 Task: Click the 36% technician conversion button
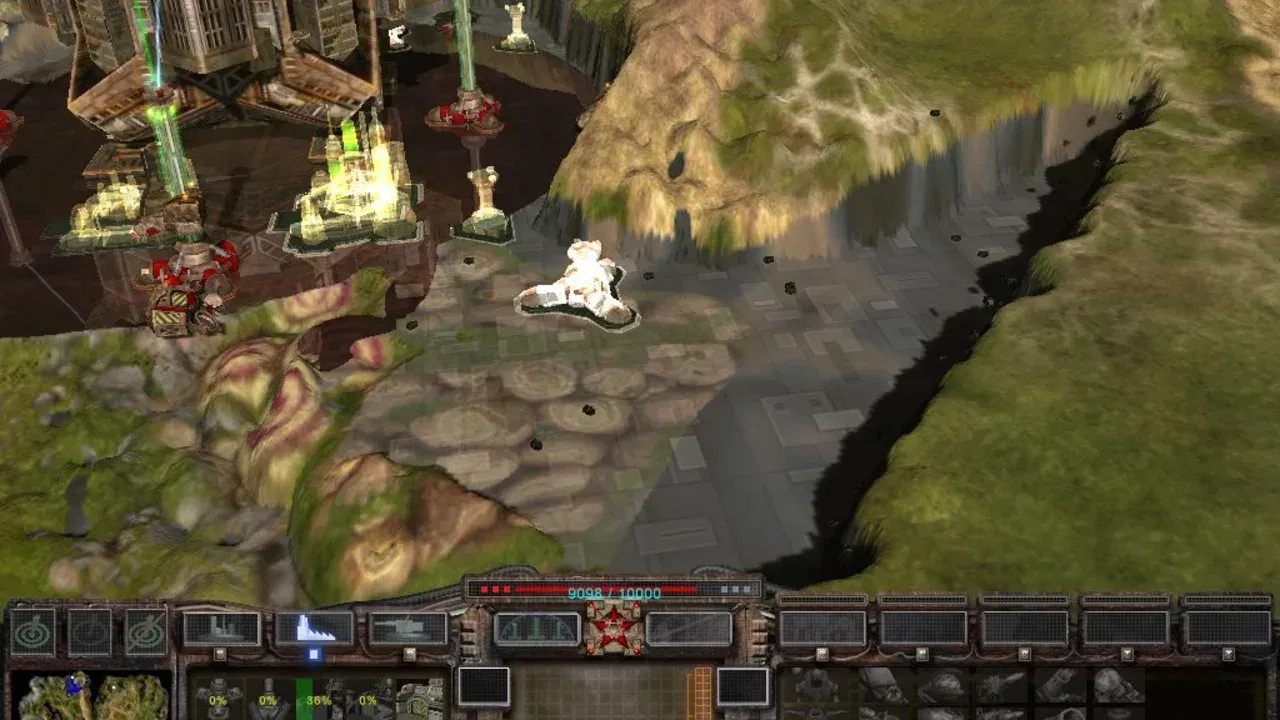[x=317, y=700]
